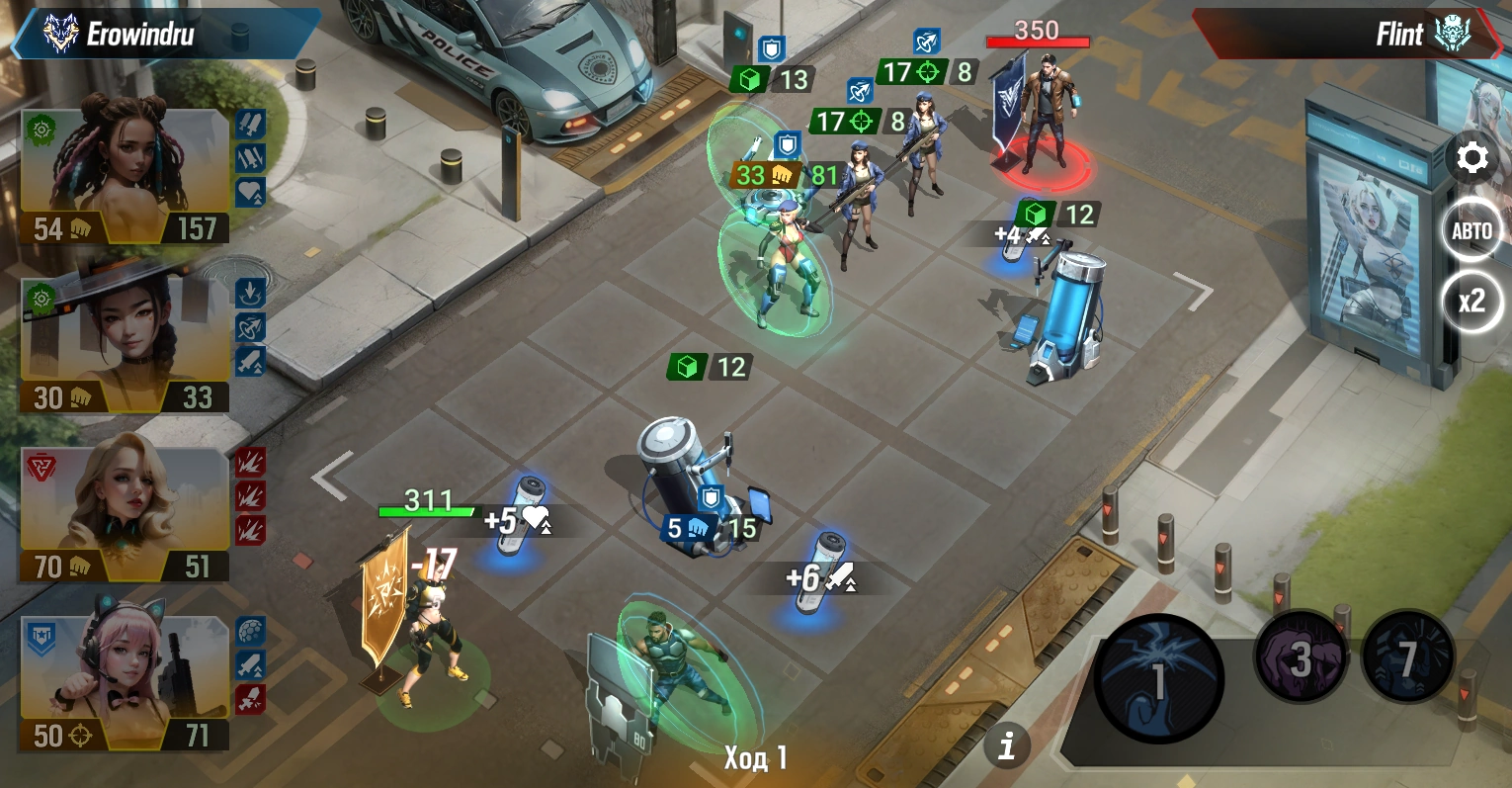Click the heart skill icon beside the dreadlocked hero
The height and width of the screenshot is (788, 1512).
(250, 192)
